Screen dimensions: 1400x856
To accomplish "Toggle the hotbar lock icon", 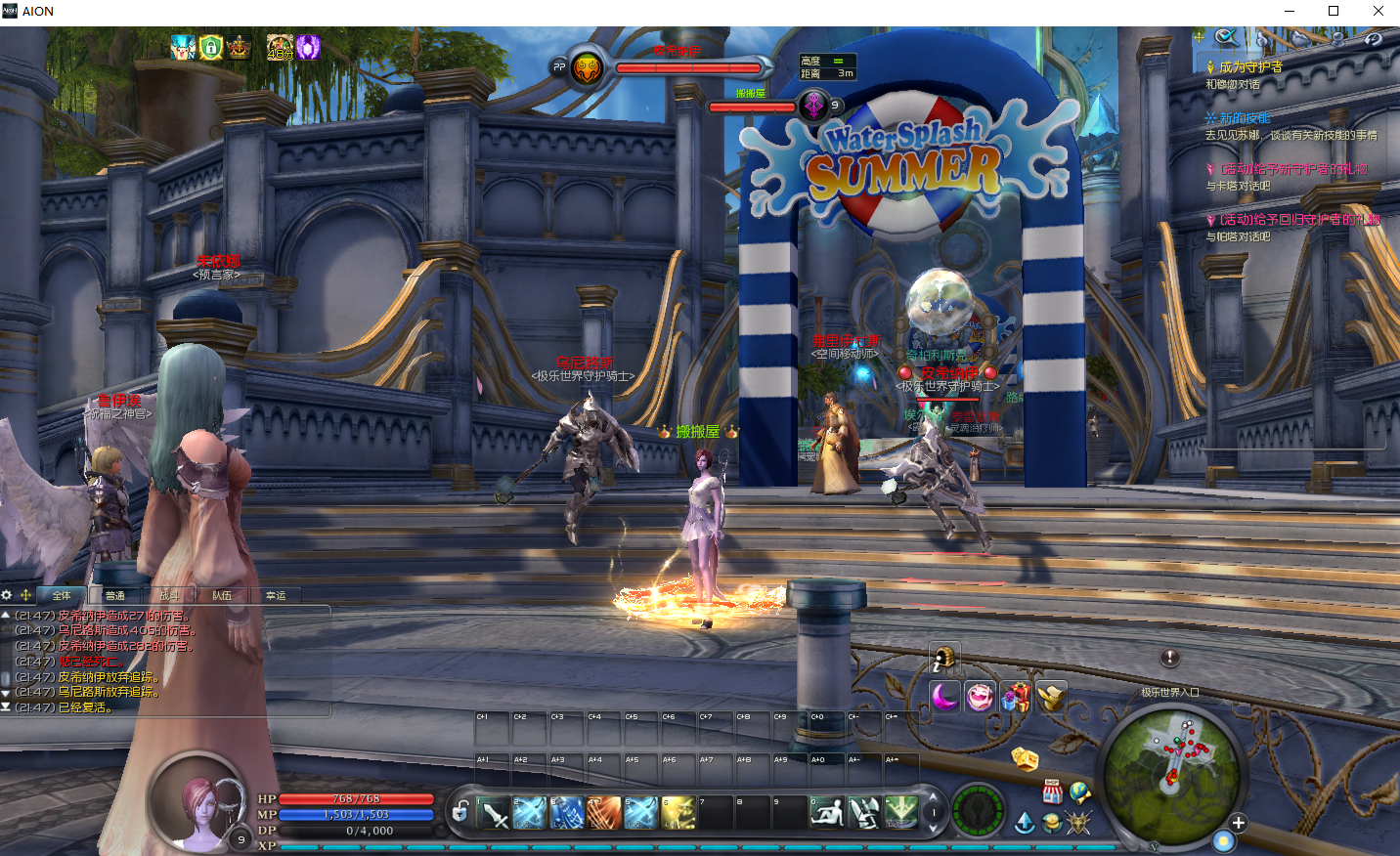I will 459,811.
